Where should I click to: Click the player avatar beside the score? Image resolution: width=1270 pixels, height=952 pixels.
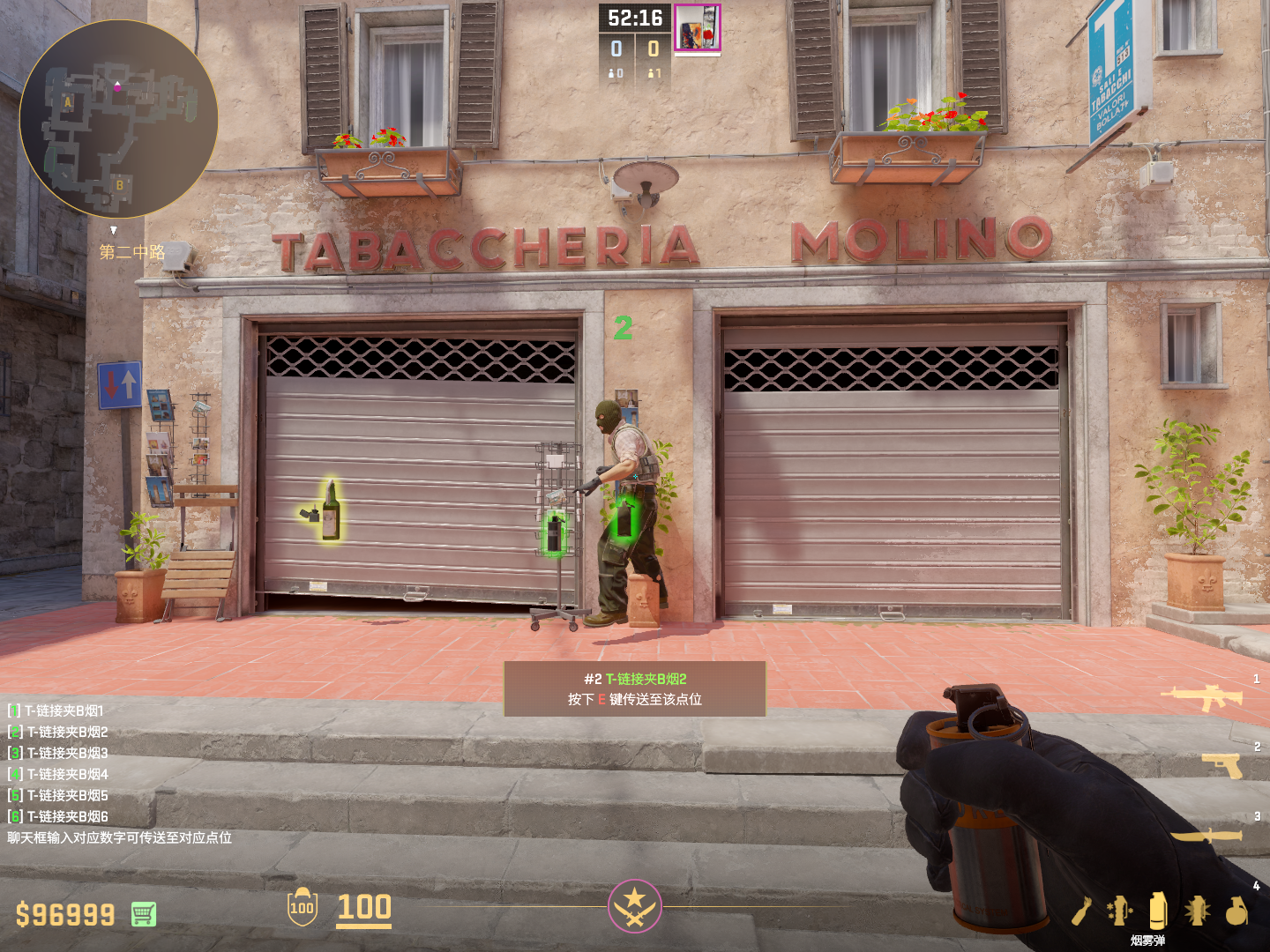pos(698,27)
